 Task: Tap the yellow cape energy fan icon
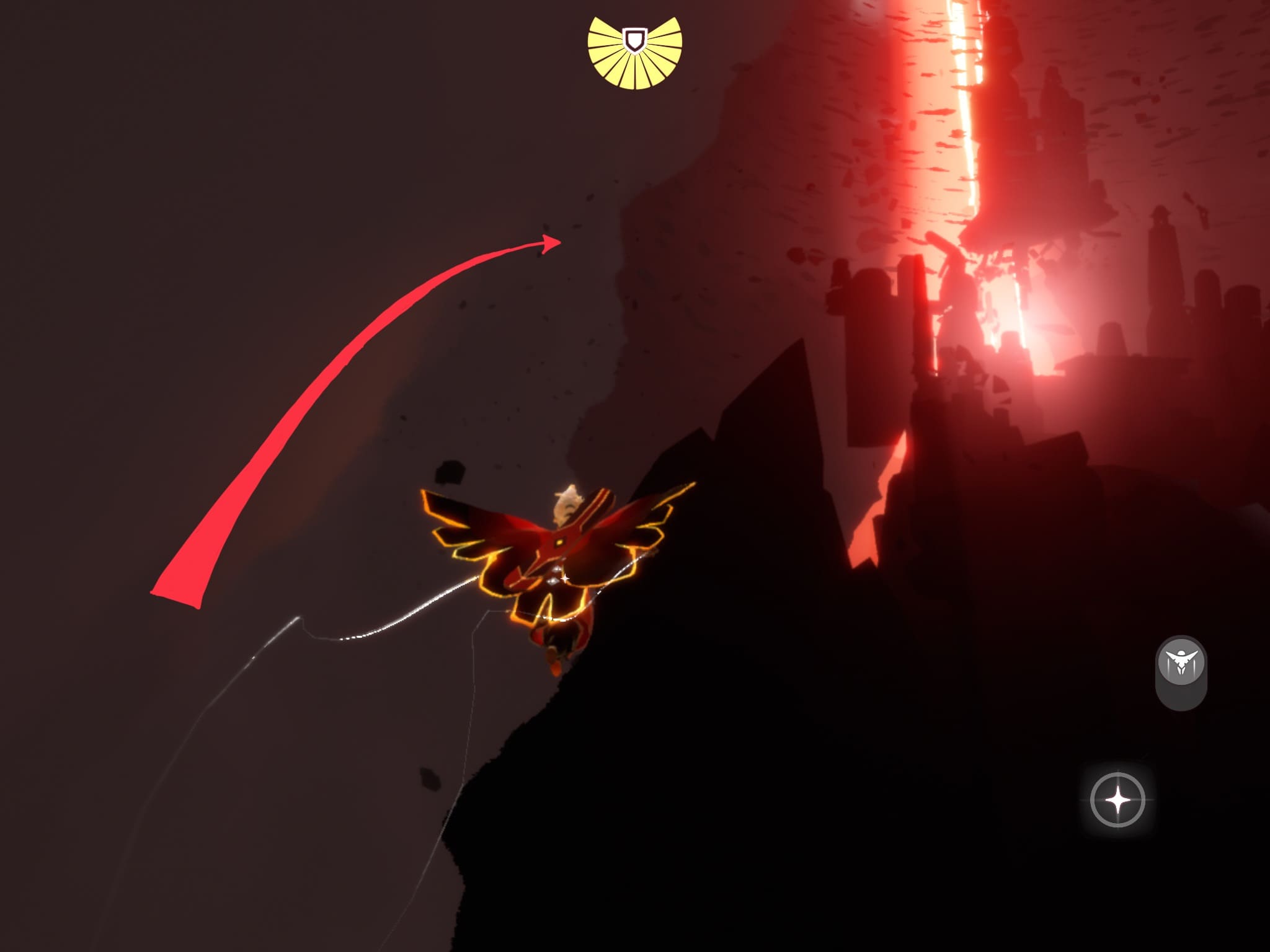[634, 53]
